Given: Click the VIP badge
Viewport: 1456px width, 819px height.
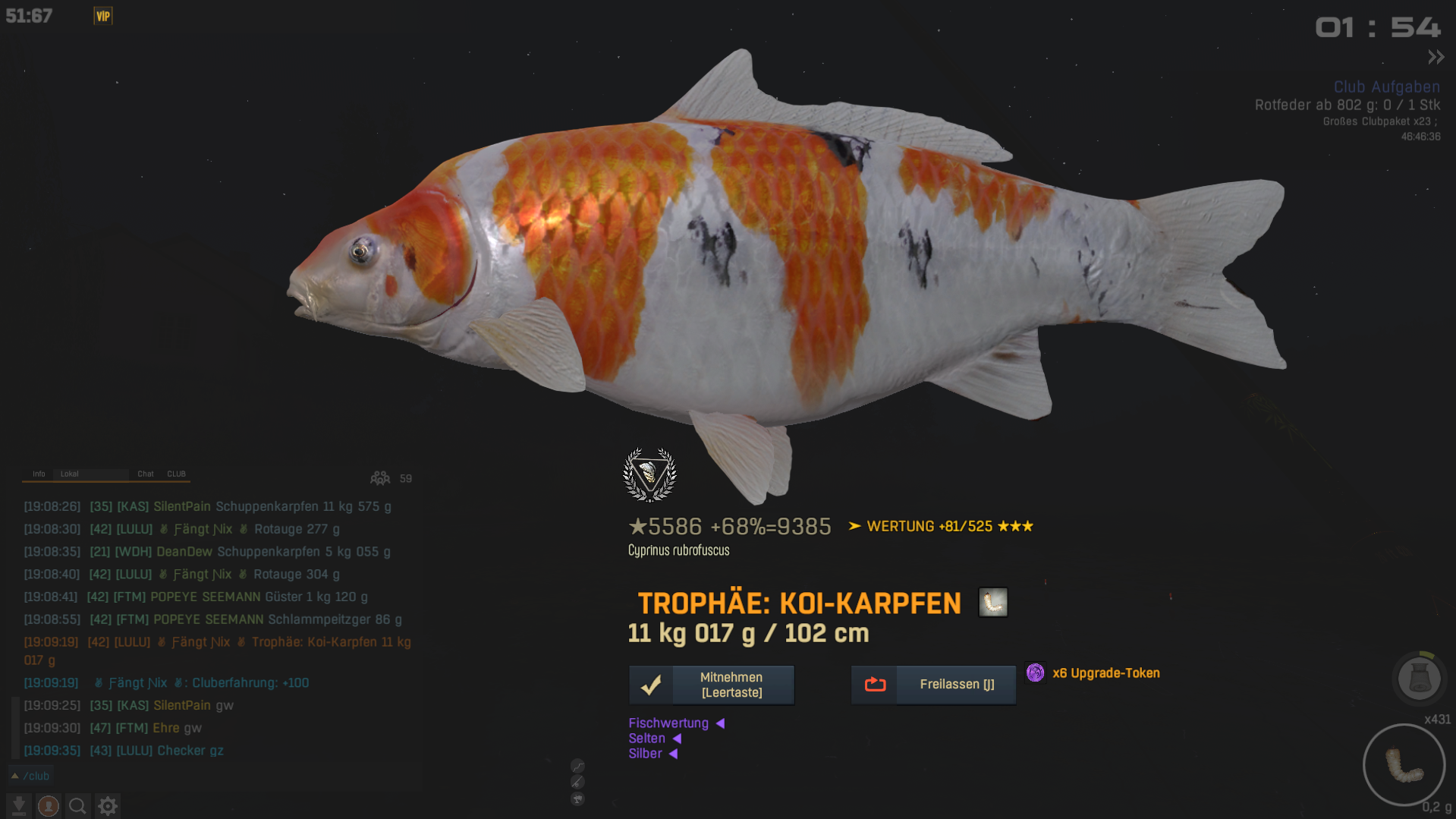Looking at the screenshot, I should tap(103, 16).
